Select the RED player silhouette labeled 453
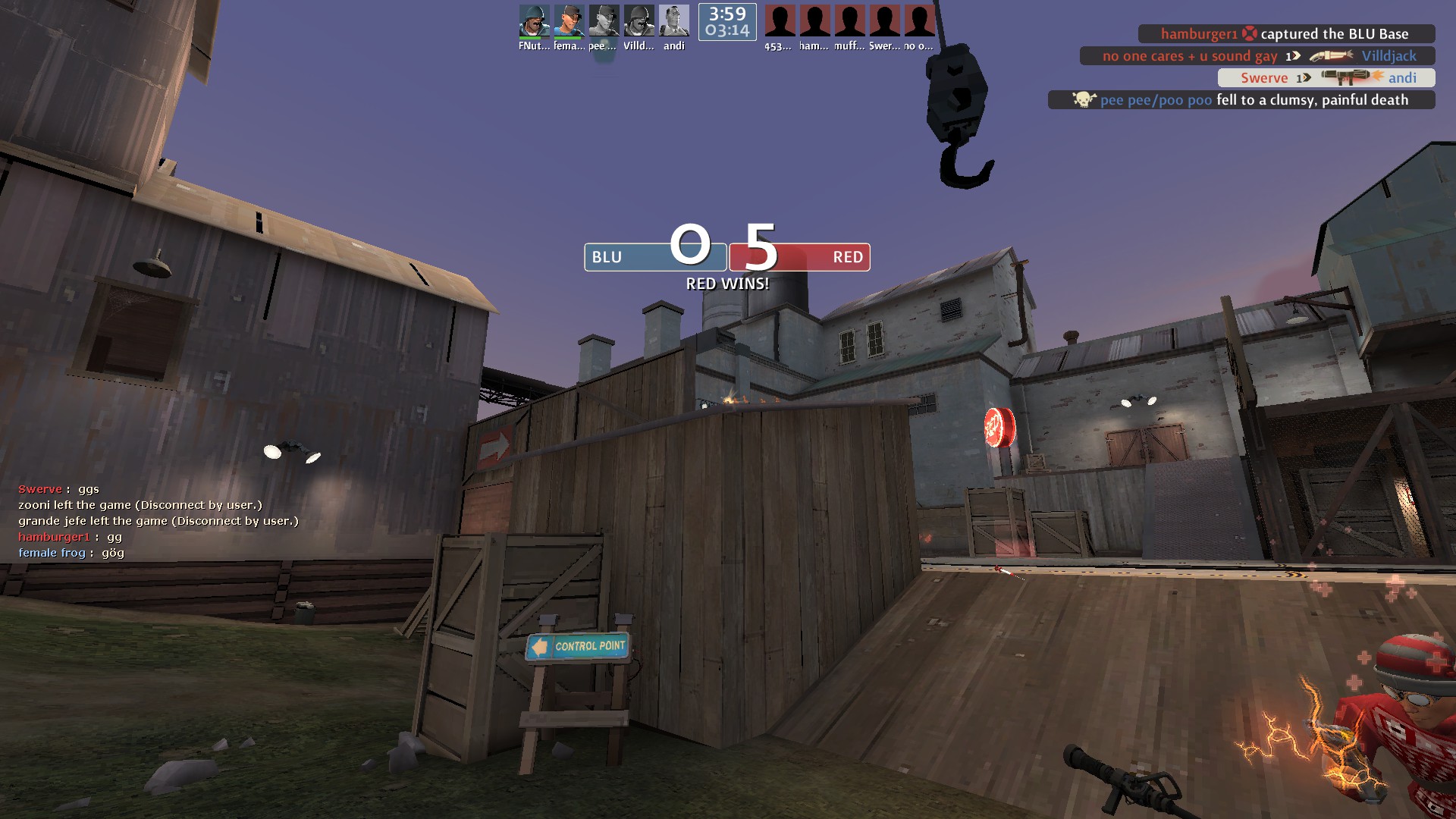The width and height of the screenshot is (1456, 819). coord(780,21)
